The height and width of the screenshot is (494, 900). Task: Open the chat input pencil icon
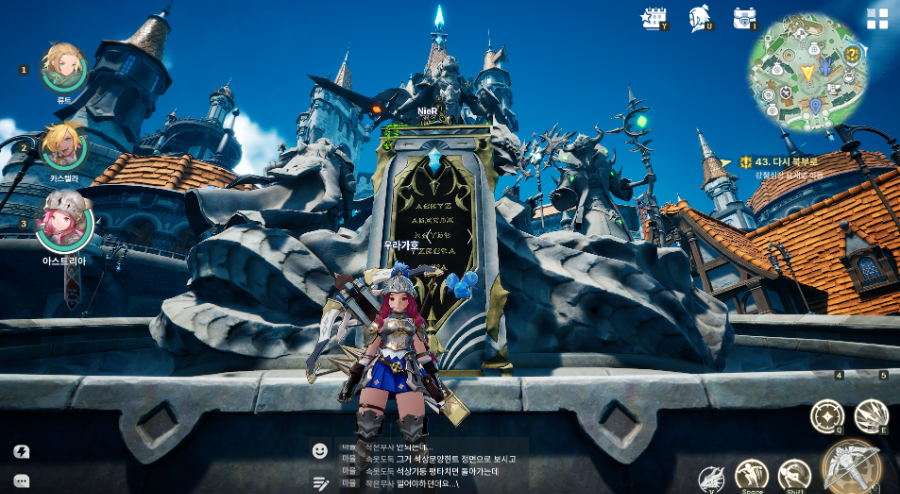pyautogui.click(x=320, y=482)
